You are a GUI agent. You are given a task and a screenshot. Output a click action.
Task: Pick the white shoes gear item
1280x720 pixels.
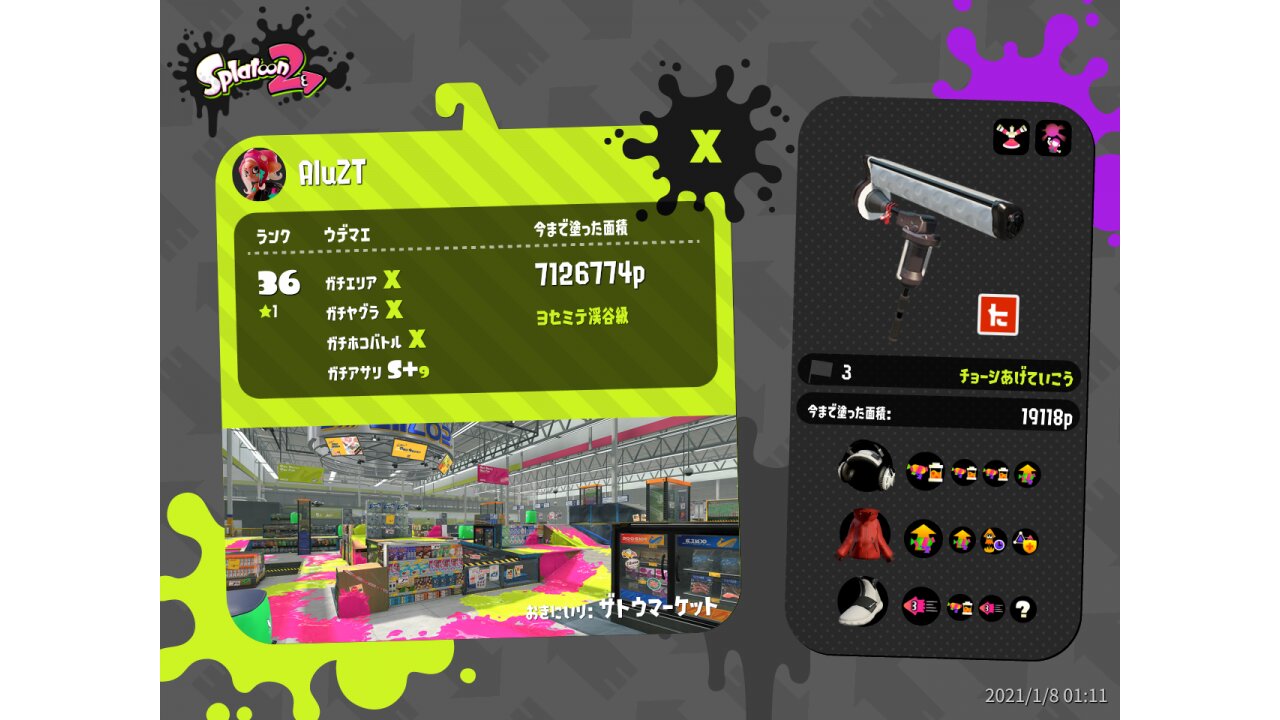(864, 603)
